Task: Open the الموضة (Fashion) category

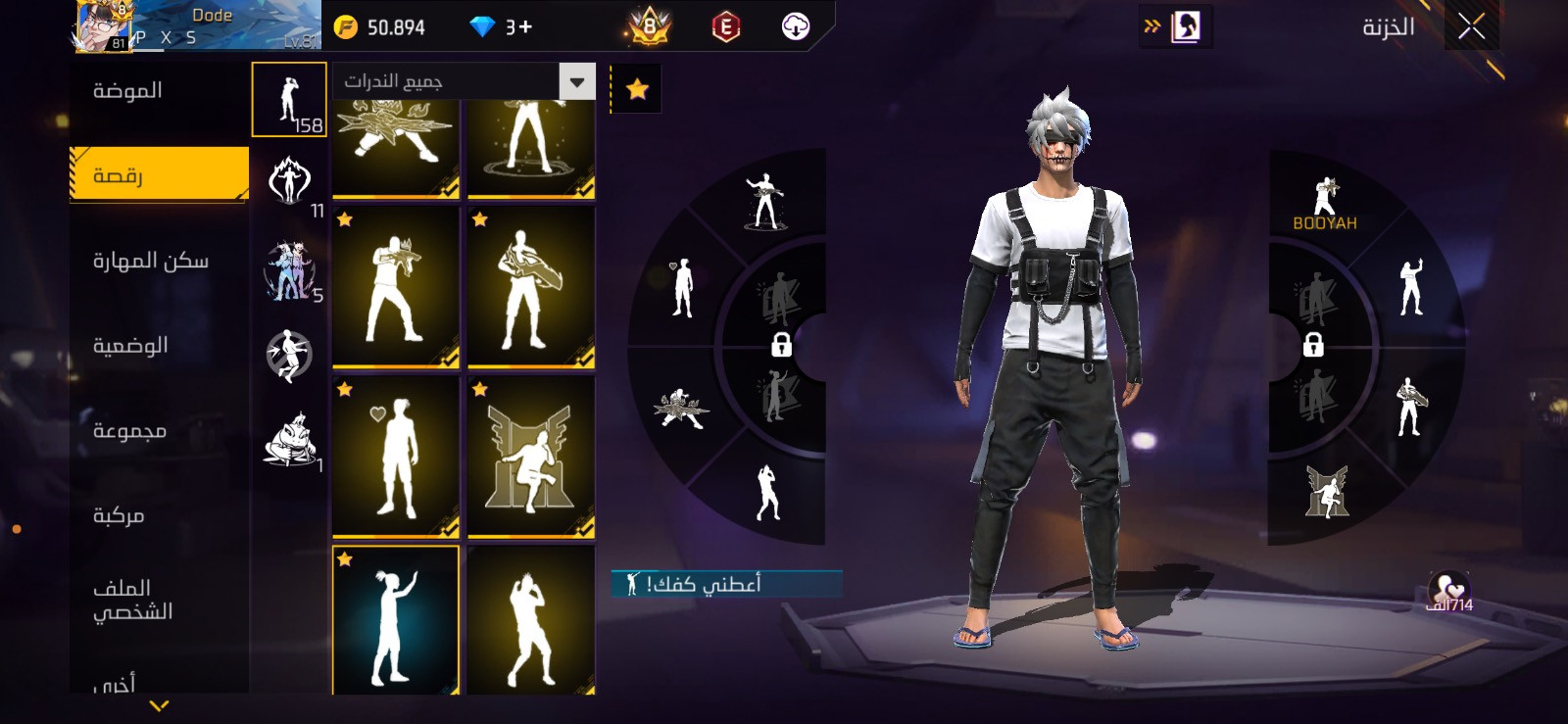Action: click(128, 91)
